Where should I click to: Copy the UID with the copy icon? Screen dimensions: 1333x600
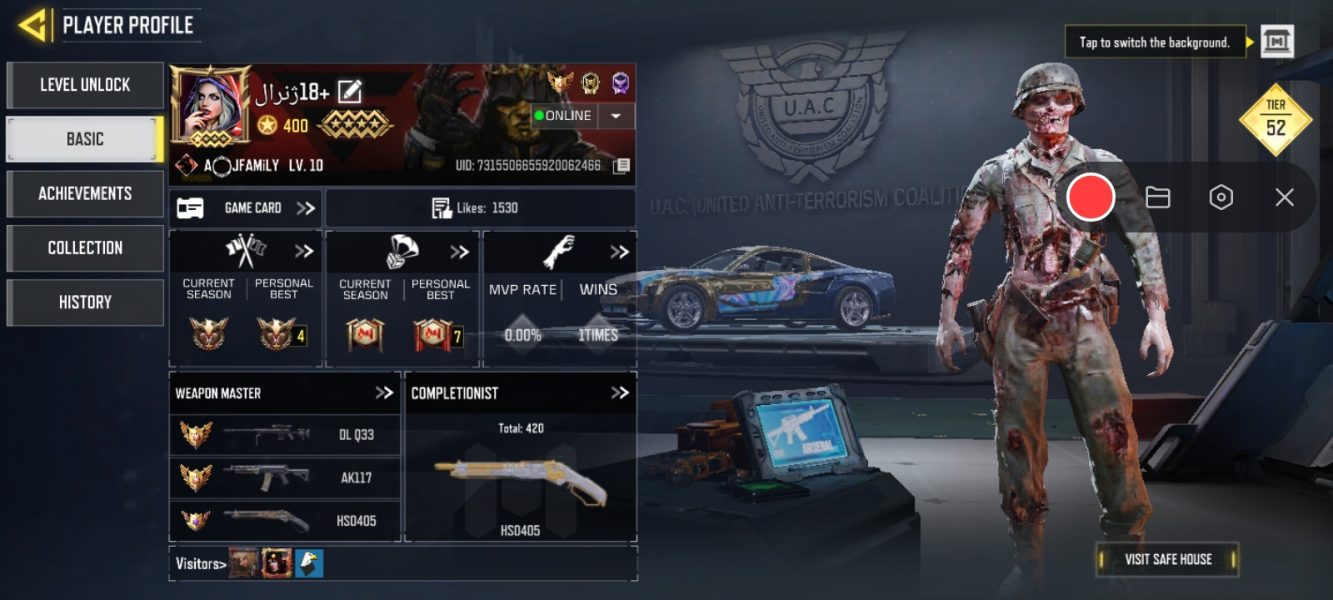pos(621,165)
